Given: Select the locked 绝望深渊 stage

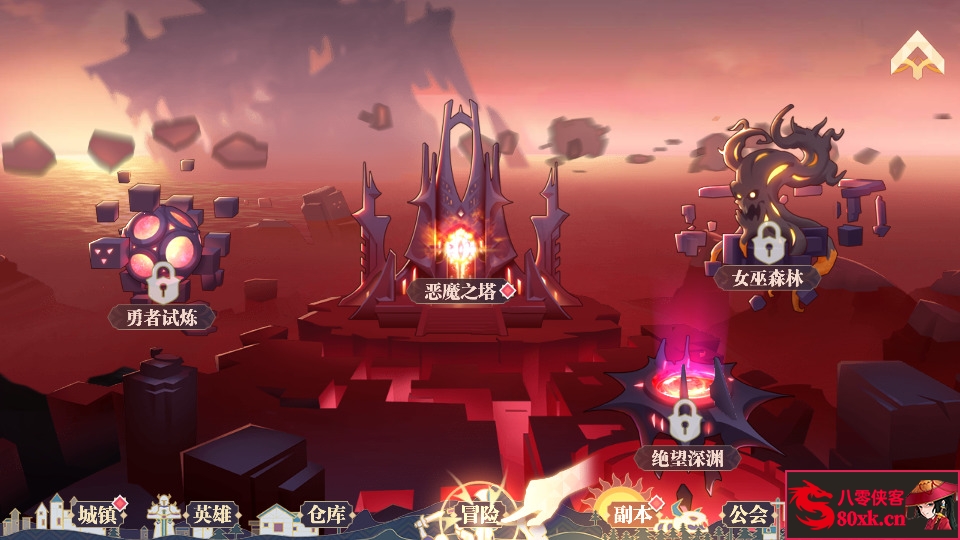Looking at the screenshot, I should (685, 457).
